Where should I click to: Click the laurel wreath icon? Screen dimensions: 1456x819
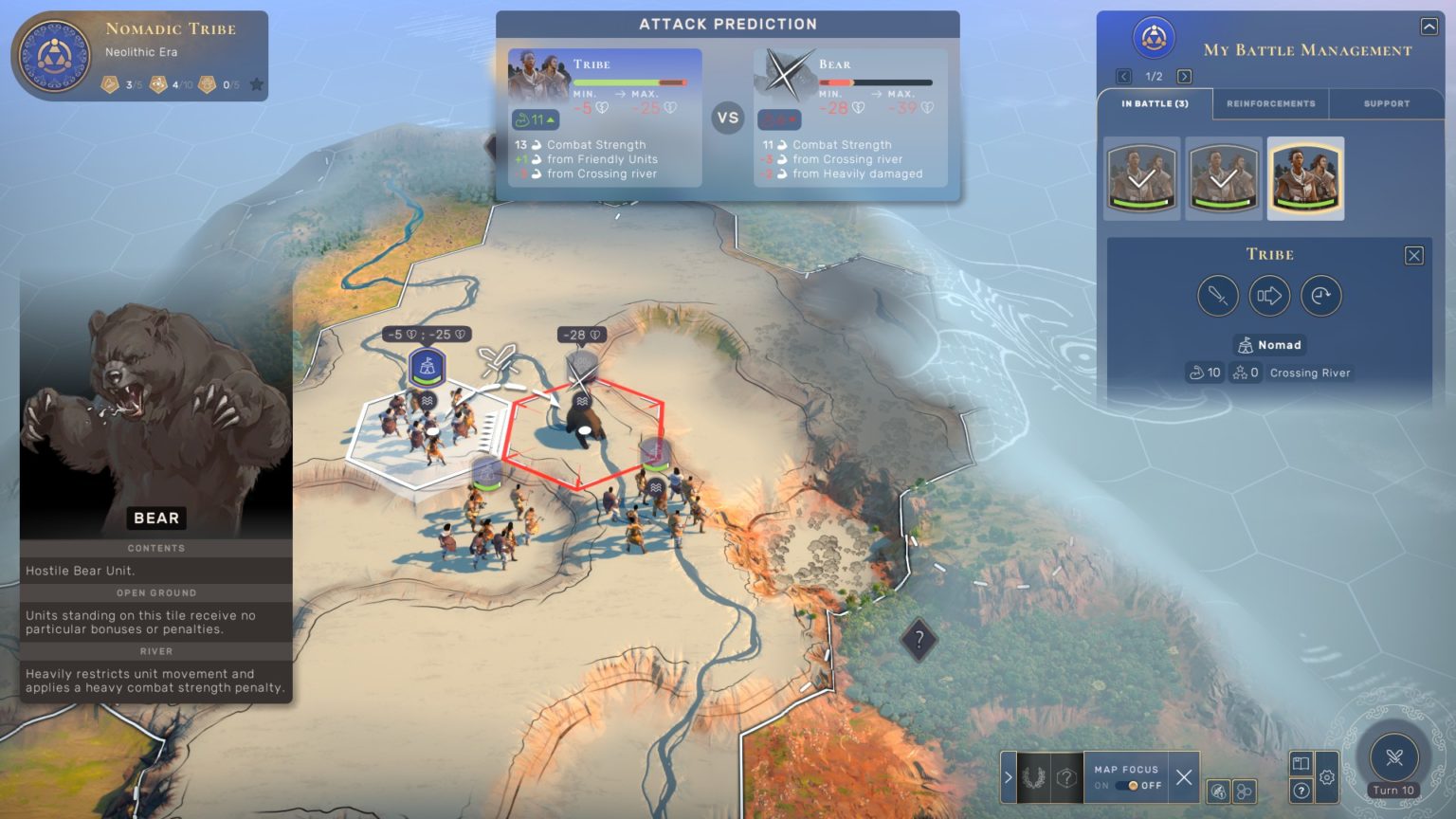(x=1033, y=778)
